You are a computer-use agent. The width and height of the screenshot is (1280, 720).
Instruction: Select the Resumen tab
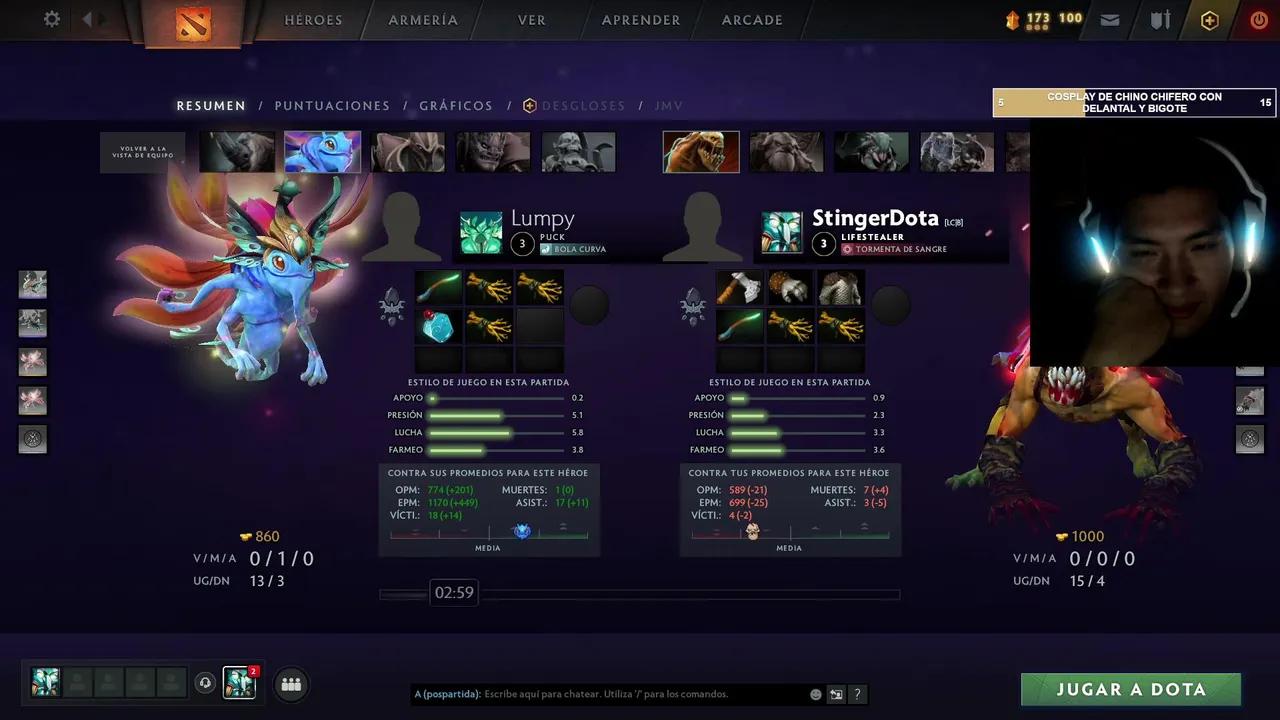pos(211,106)
